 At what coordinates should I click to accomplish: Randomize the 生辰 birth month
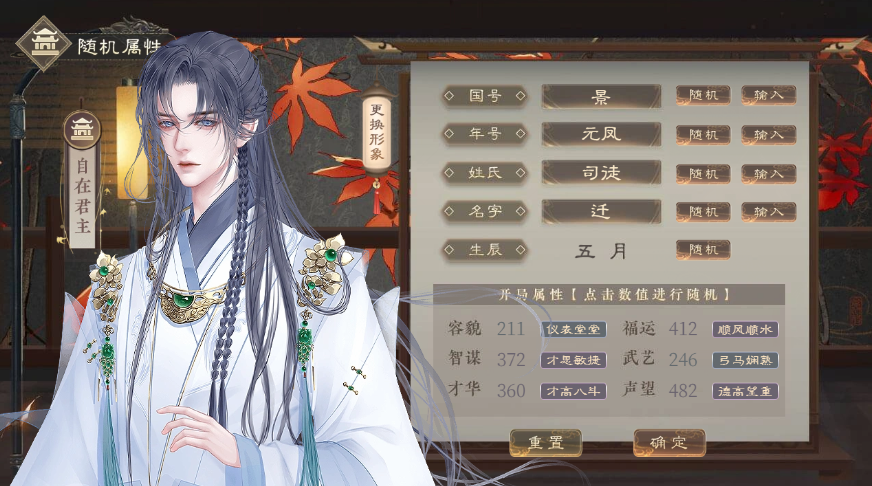click(x=703, y=250)
